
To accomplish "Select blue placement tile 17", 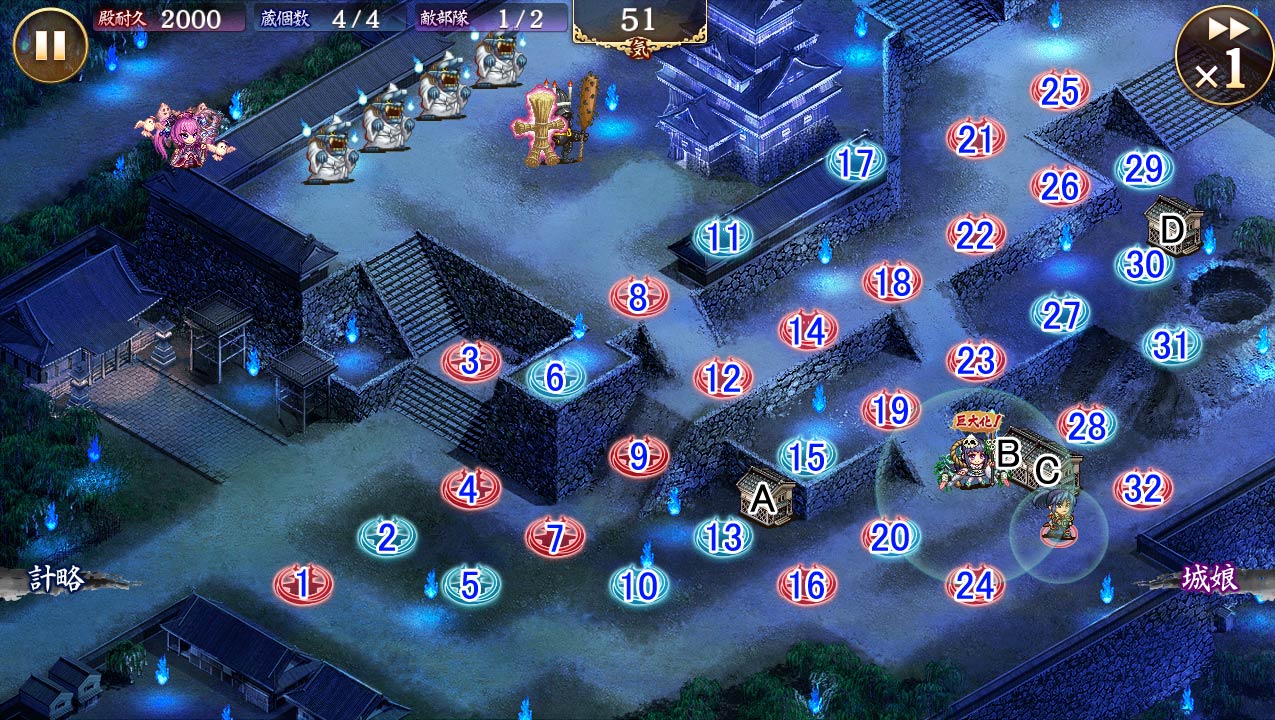I will pyautogui.click(x=856, y=162).
